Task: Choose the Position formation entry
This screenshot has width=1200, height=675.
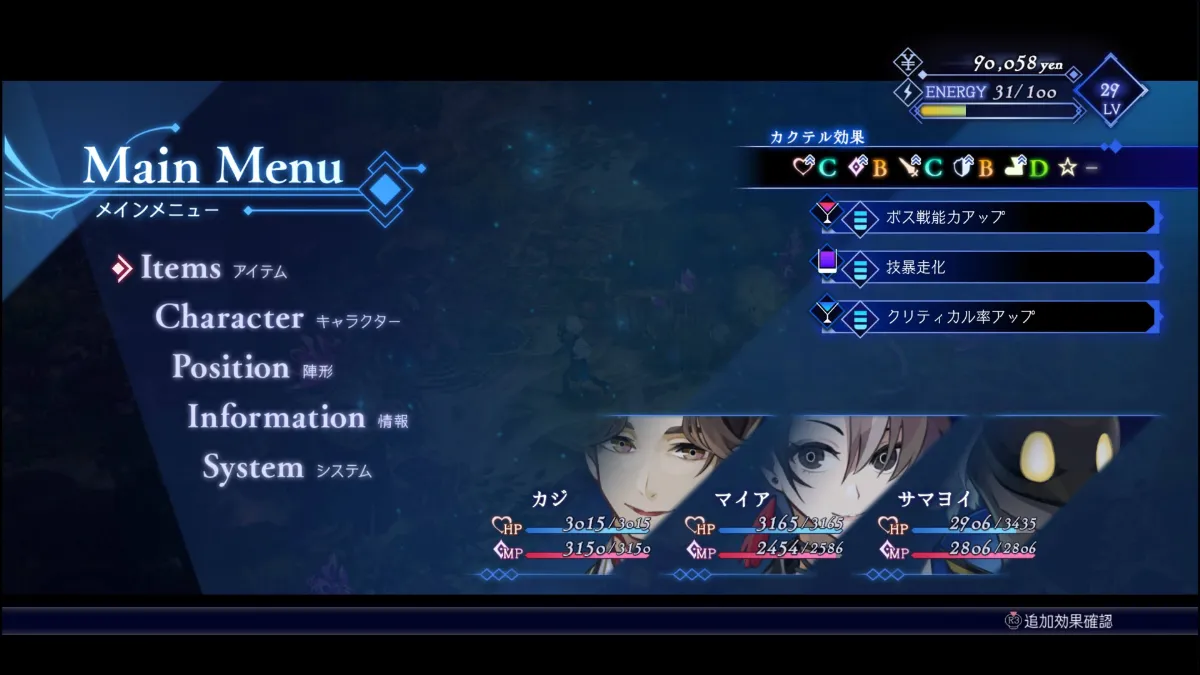Action: (231, 368)
